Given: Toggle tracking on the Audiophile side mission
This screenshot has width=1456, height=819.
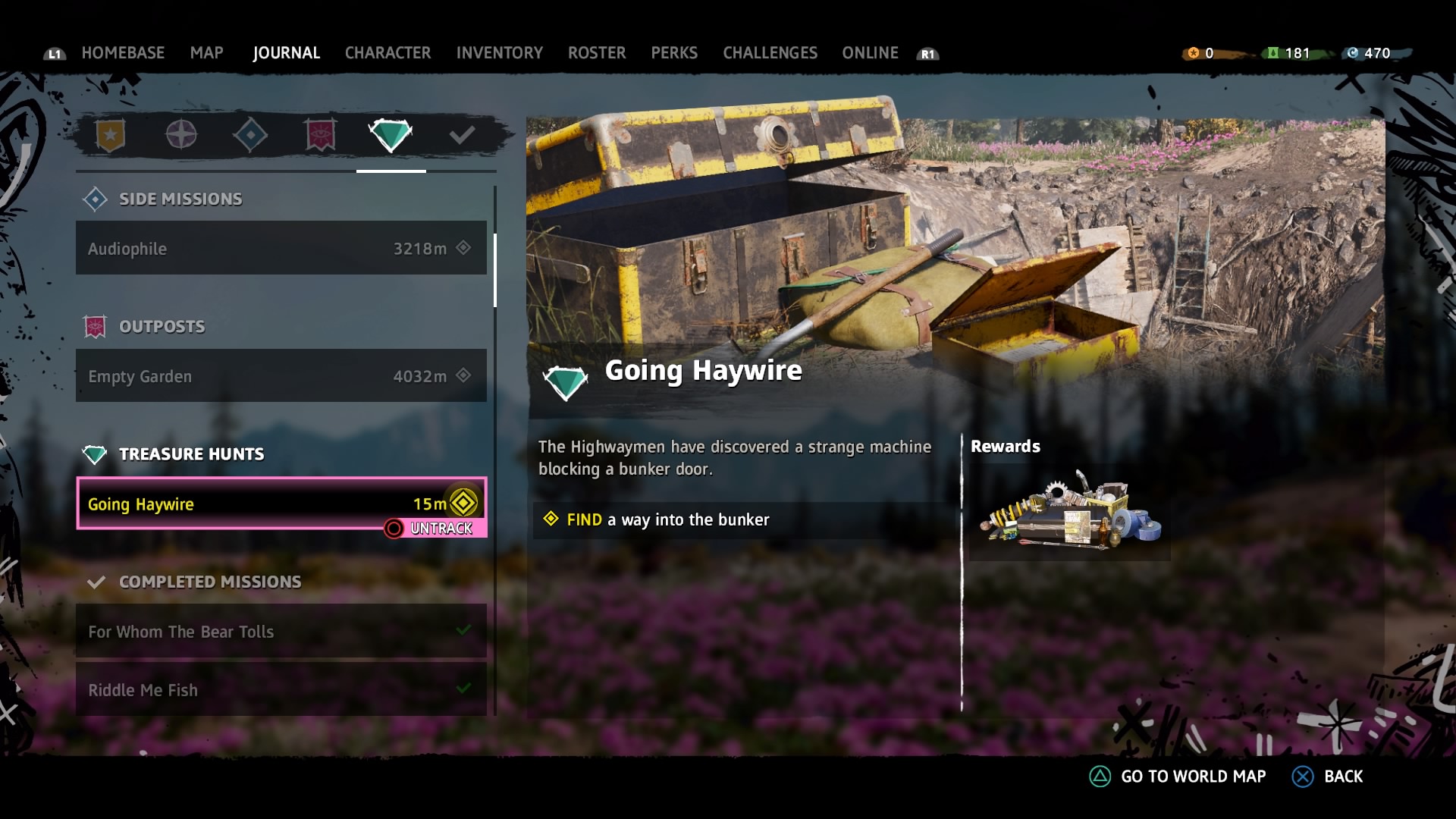Looking at the screenshot, I should (x=281, y=248).
